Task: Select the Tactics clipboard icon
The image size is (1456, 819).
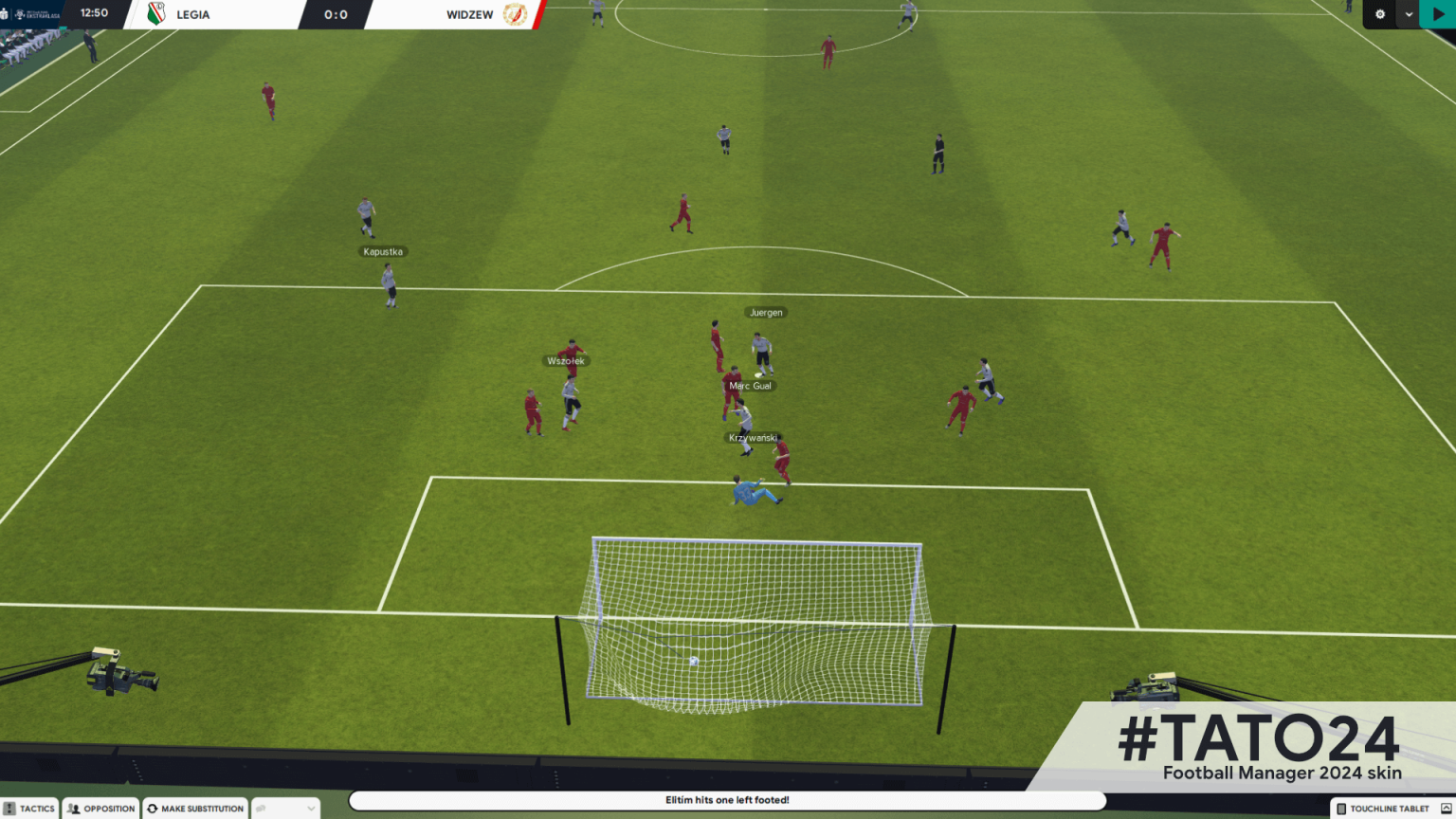Action: pos(9,808)
